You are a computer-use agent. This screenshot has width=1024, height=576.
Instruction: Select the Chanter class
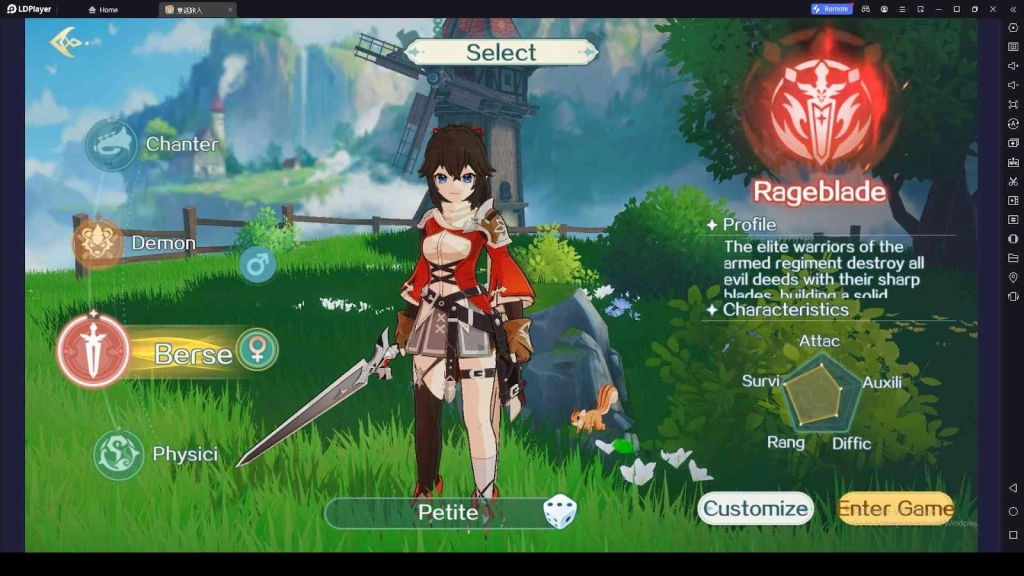pyautogui.click(x=111, y=145)
